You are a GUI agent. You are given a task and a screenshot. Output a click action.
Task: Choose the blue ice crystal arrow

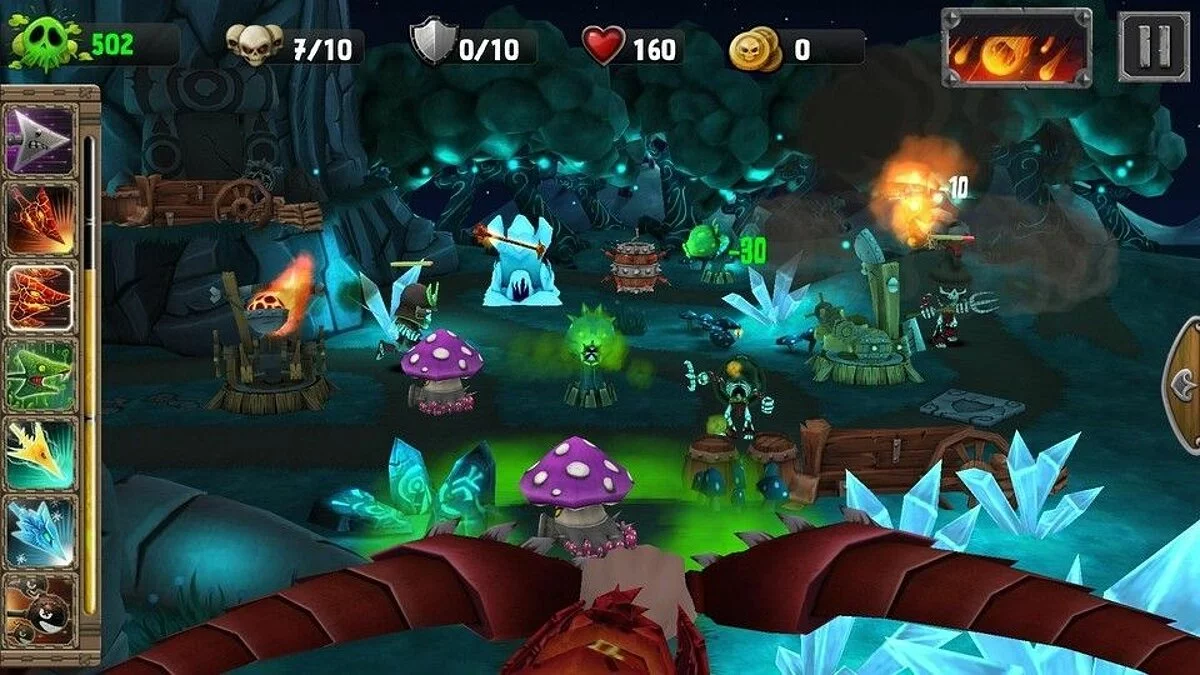41,530
